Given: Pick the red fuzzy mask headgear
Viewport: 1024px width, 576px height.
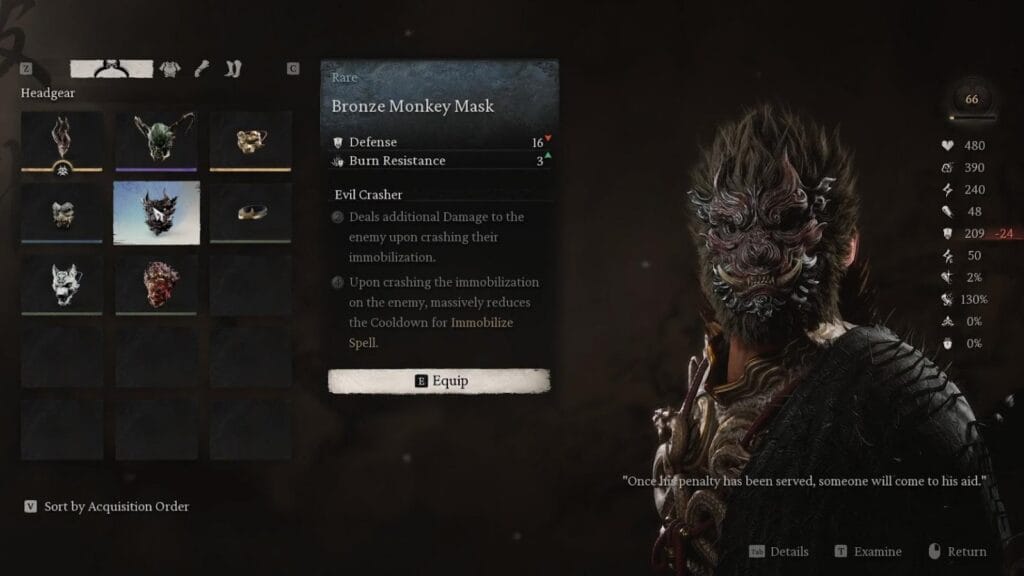Looking at the screenshot, I should (156, 283).
